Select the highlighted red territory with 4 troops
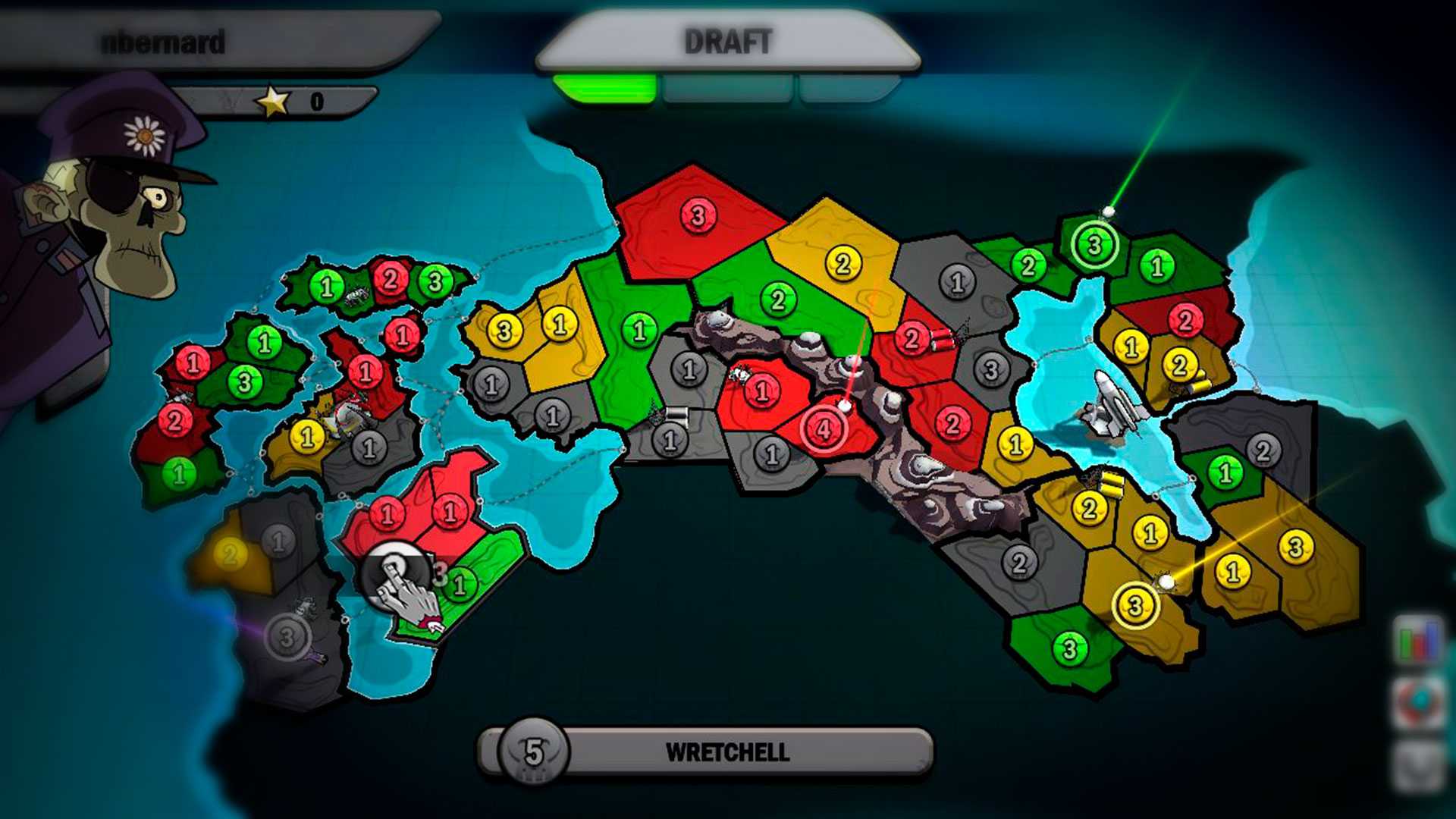Image resolution: width=1456 pixels, height=819 pixels. [x=824, y=428]
